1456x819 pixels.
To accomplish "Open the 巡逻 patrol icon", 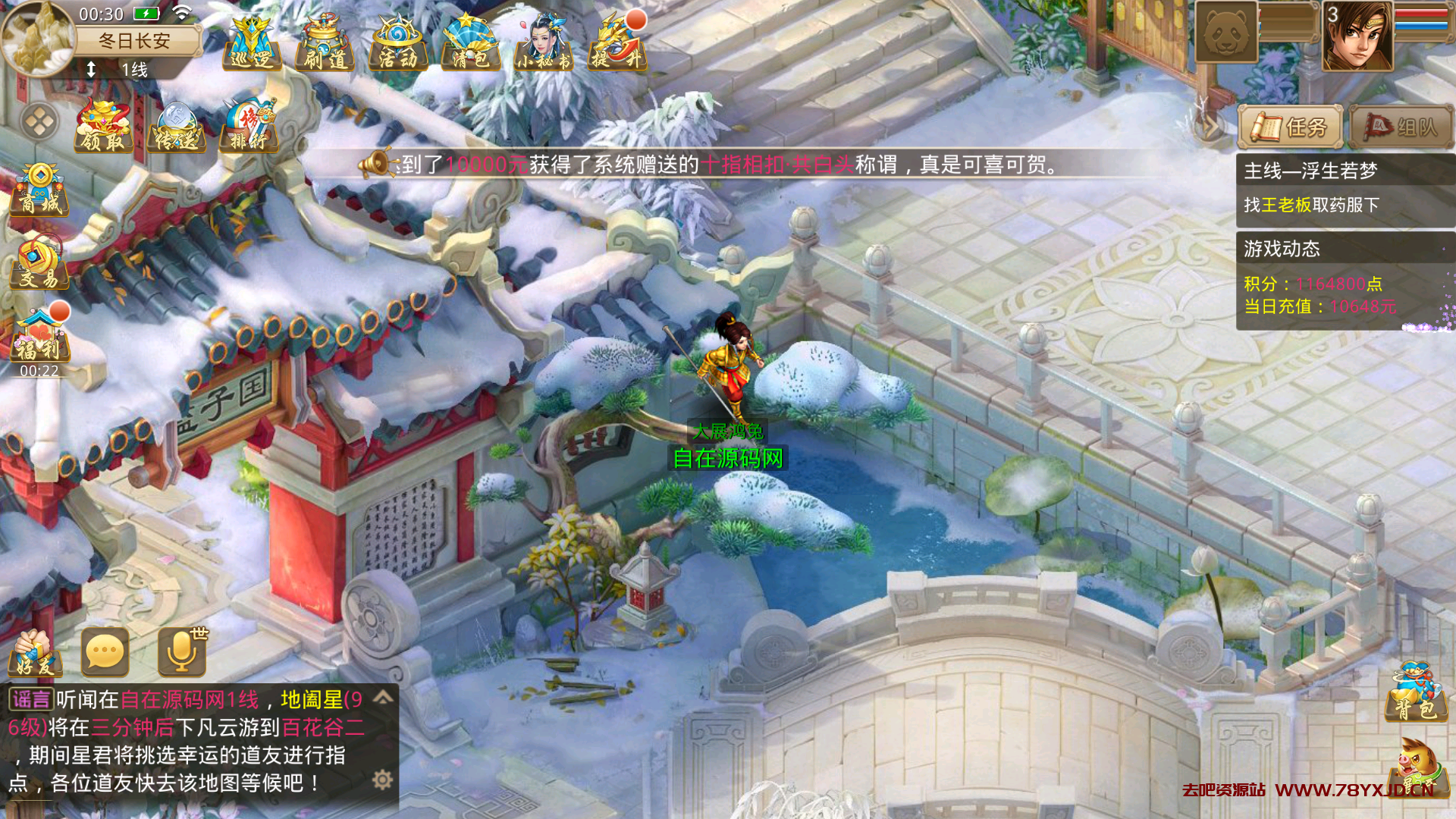I will pyautogui.click(x=252, y=42).
